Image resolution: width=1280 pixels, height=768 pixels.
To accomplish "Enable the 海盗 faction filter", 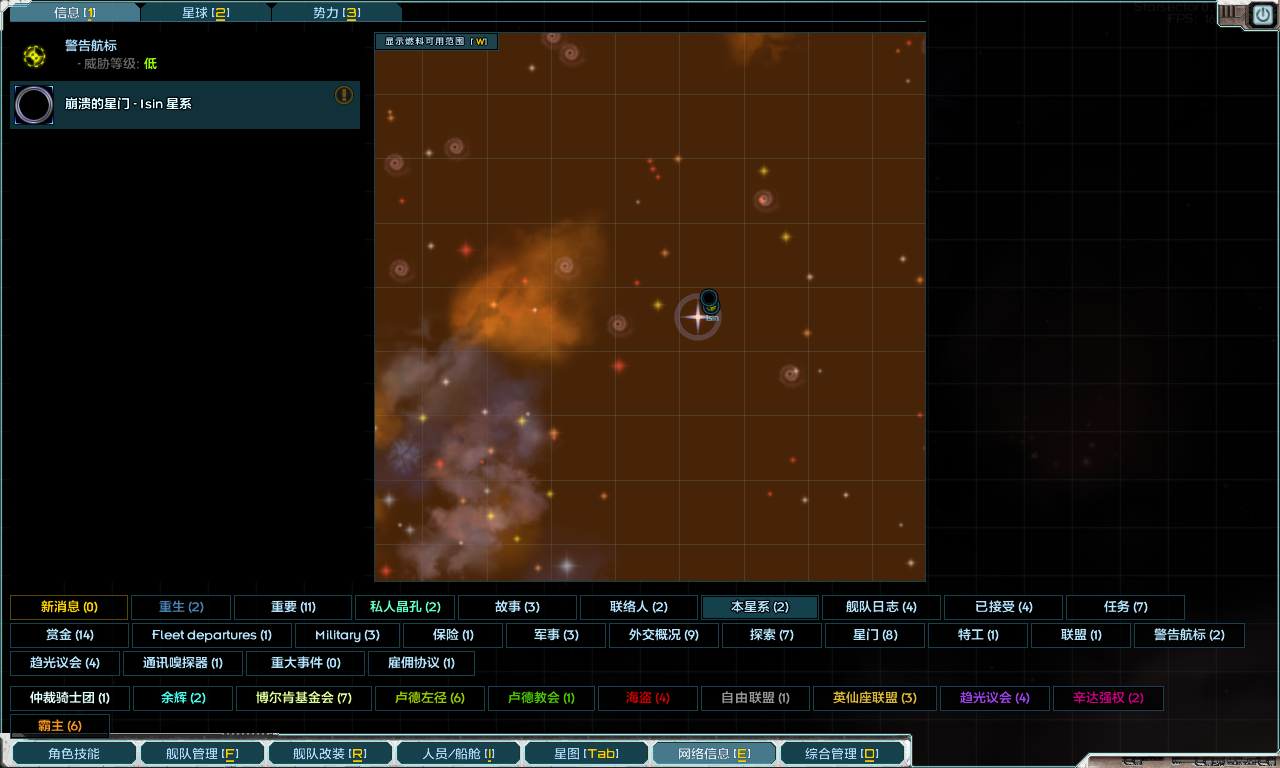I will pyautogui.click(x=647, y=698).
